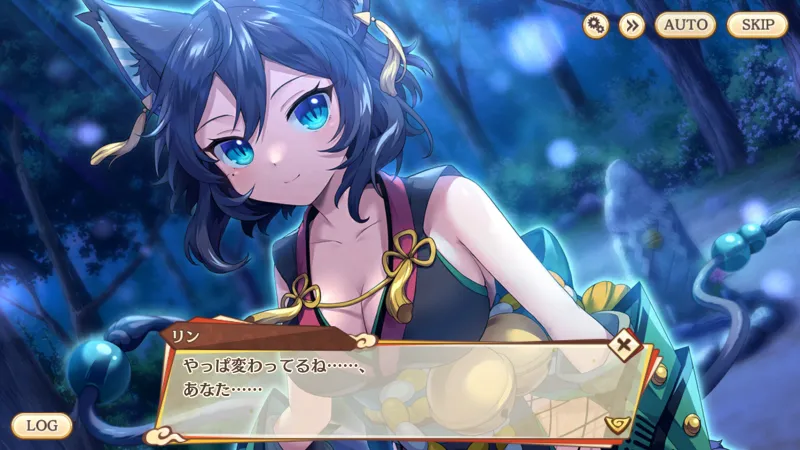This screenshot has height=450, width=800.
Task: Open the dialogue LOG
Action: click(42, 425)
